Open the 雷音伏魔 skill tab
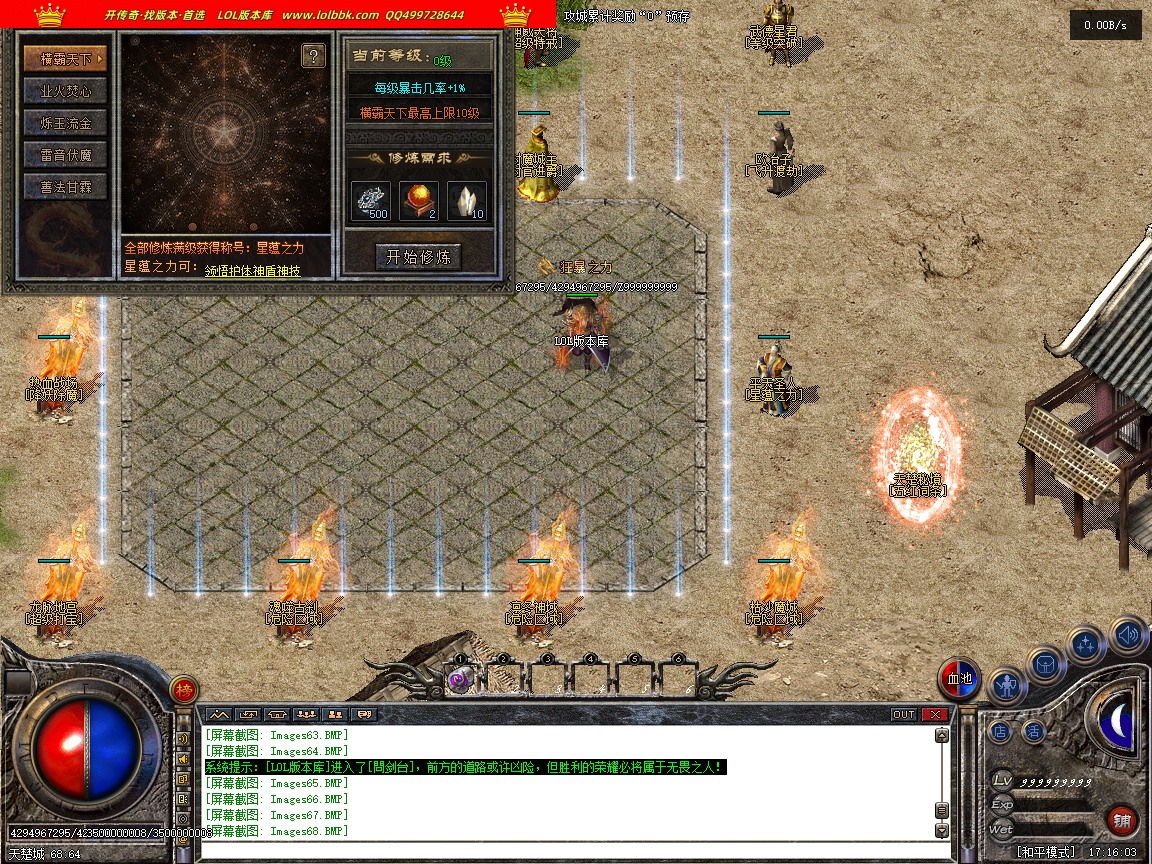This screenshot has height=864, width=1152. pyautogui.click(x=65, y=155)
